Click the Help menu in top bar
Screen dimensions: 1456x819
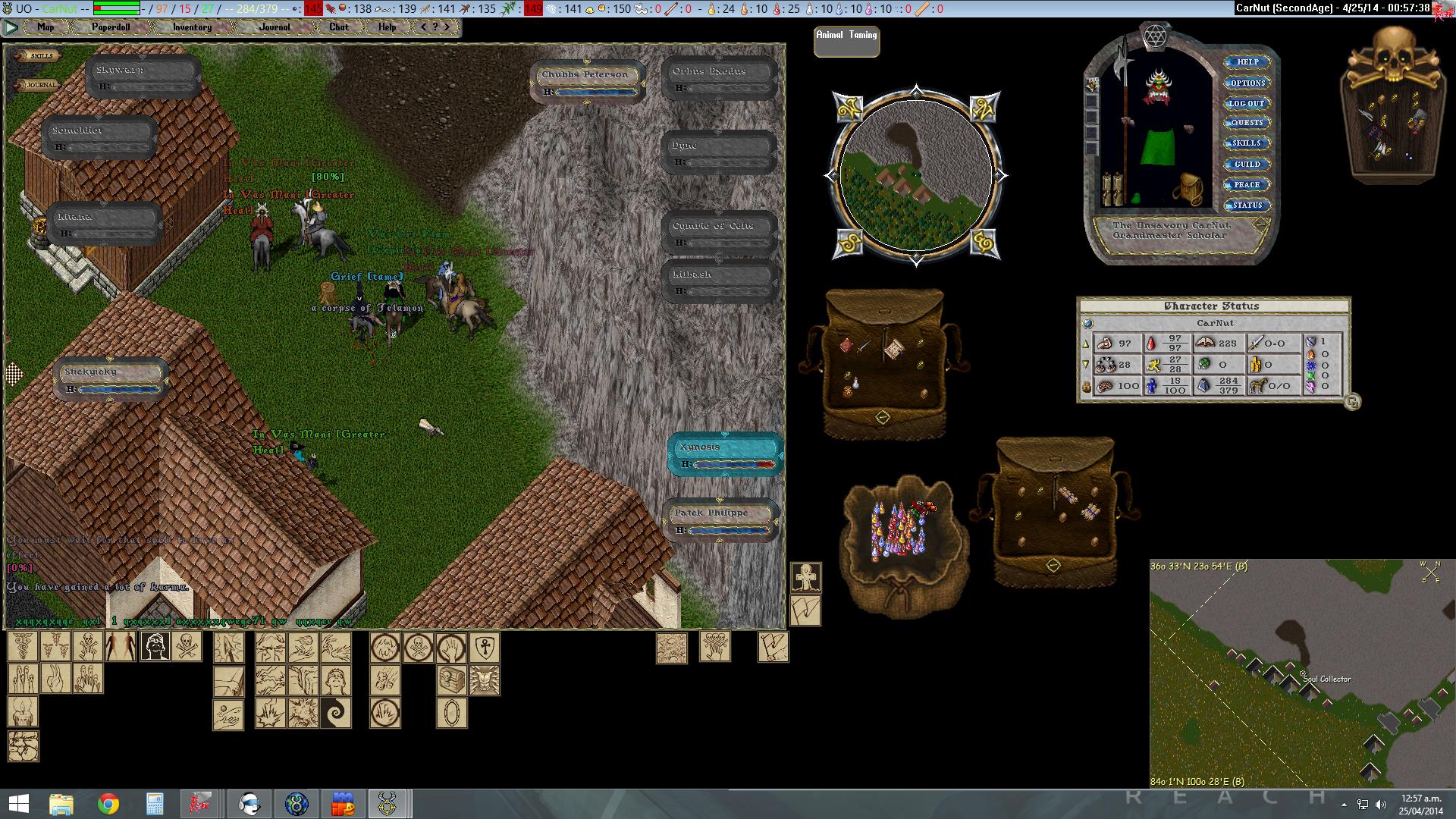click(387, 27)
